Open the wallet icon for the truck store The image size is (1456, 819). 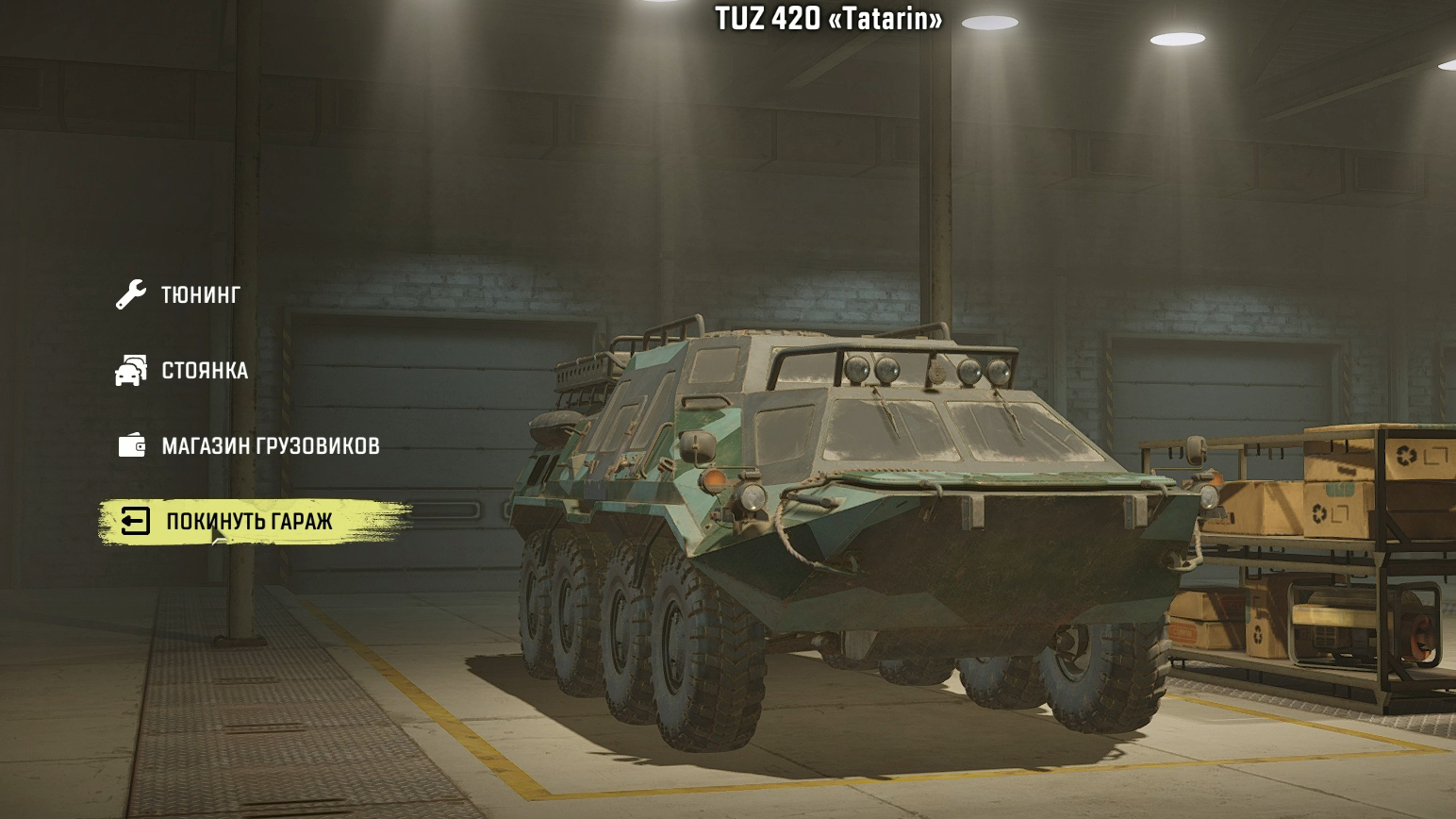coord(132,446)
